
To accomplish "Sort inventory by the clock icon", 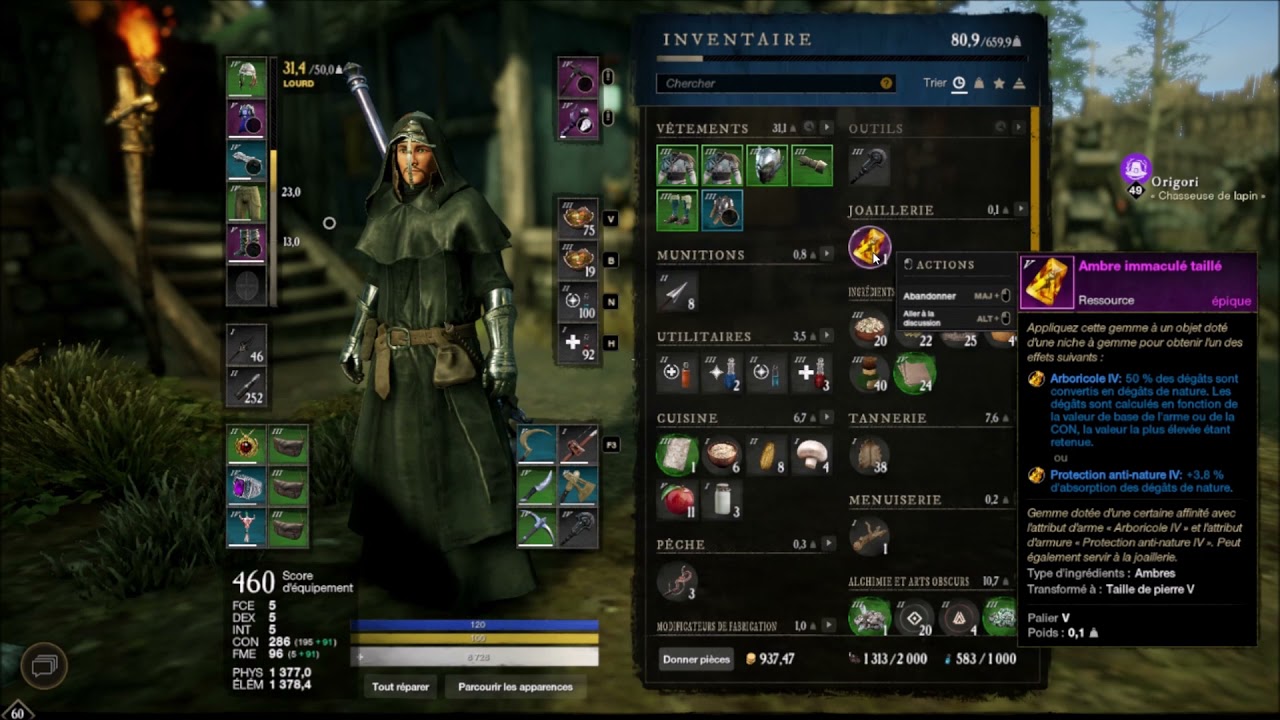I will [x=959, y=83].
